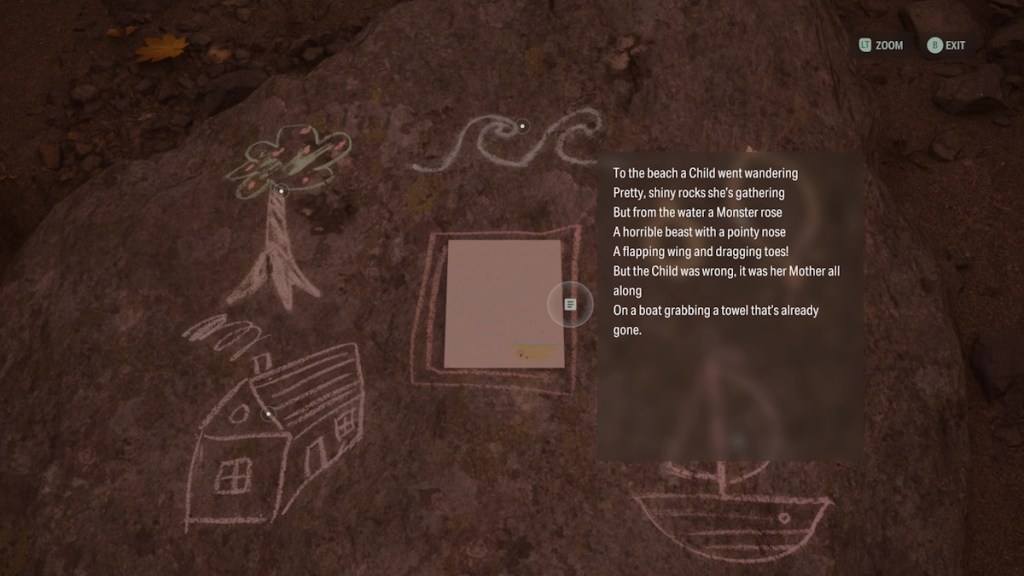Select the marker on the wave drawing
Viewport: 1024px width, 576px height.
[x=522, y=126]
